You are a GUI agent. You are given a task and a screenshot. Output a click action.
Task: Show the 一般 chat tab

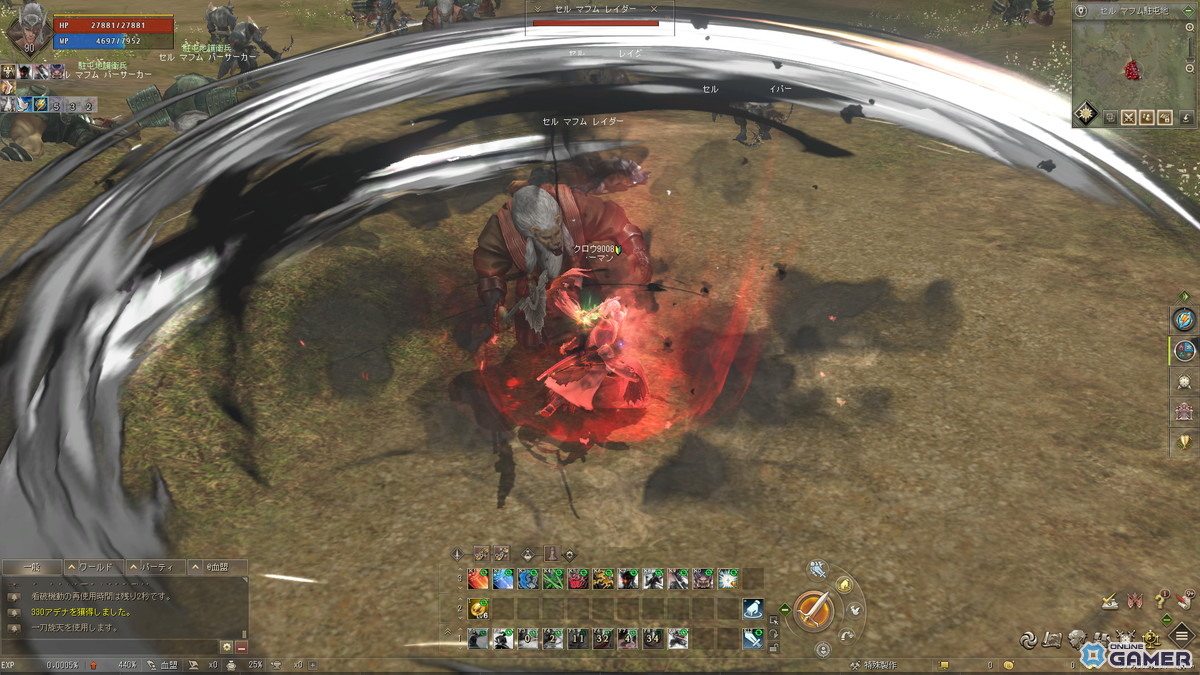coord(32,567)
